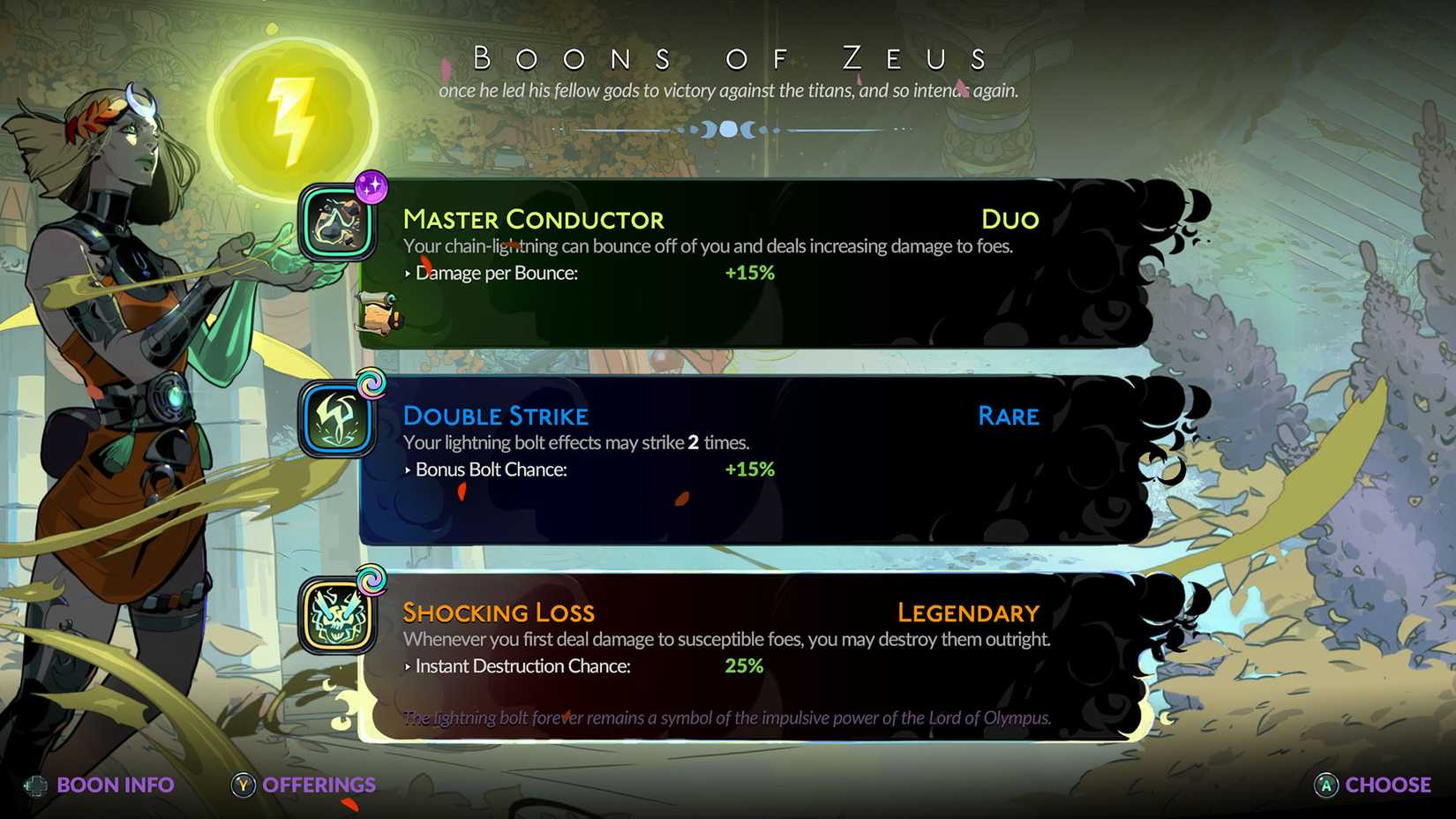The width and height of the screenshot is (1456, 819).
Task: Click the Legendary rarity label
Action: point(967,612)
